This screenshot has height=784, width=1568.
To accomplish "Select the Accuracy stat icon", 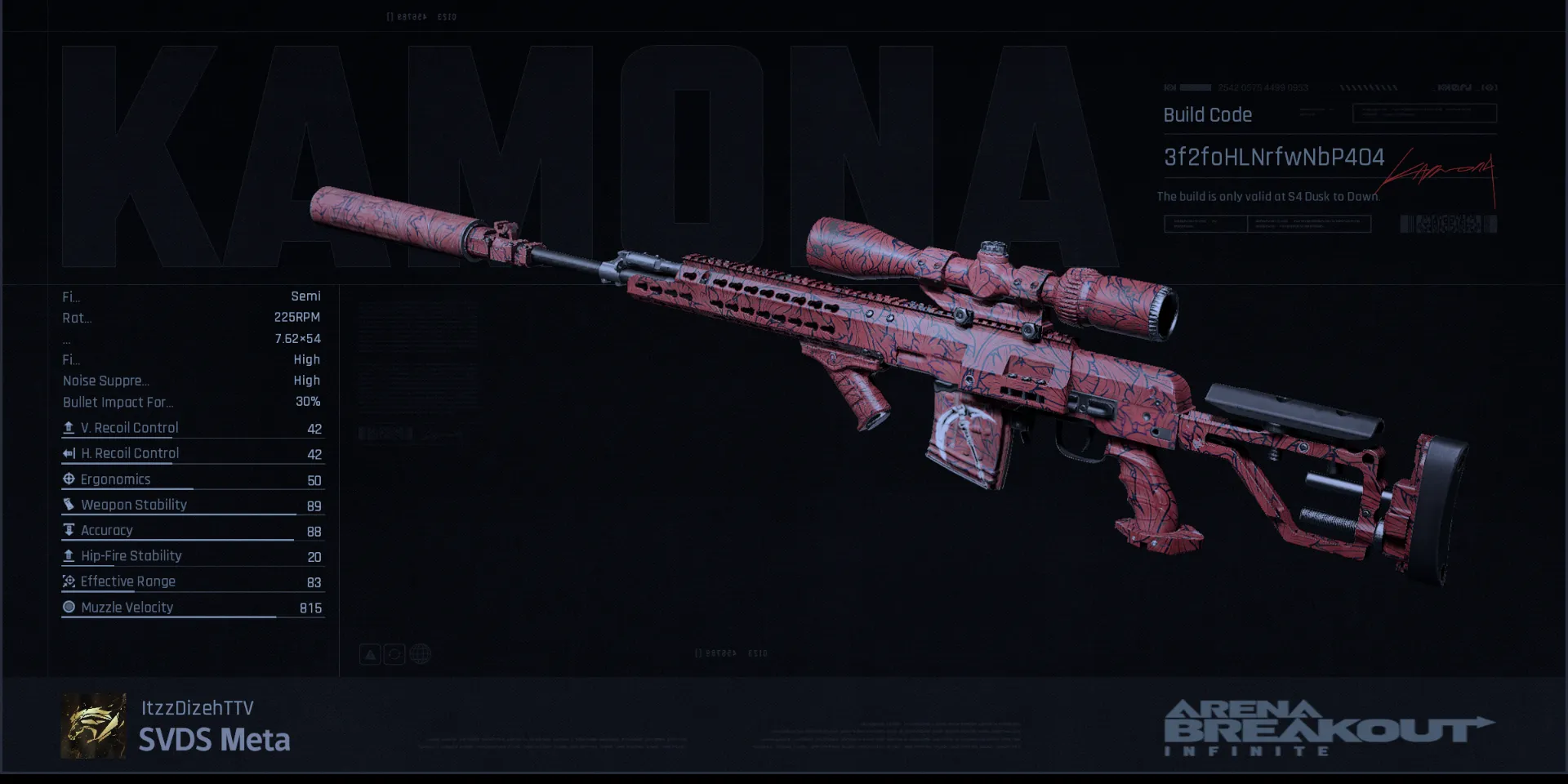I will click(x=69, y=531).
